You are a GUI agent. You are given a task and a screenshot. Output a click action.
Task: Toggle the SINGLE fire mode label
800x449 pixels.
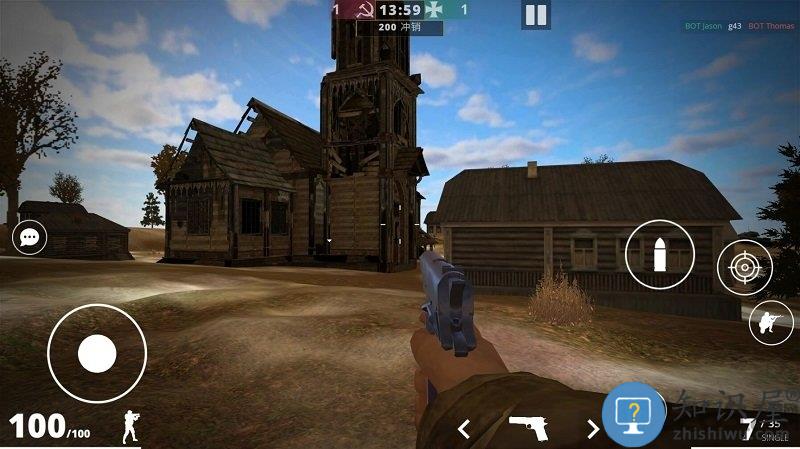tap(774, 438)
